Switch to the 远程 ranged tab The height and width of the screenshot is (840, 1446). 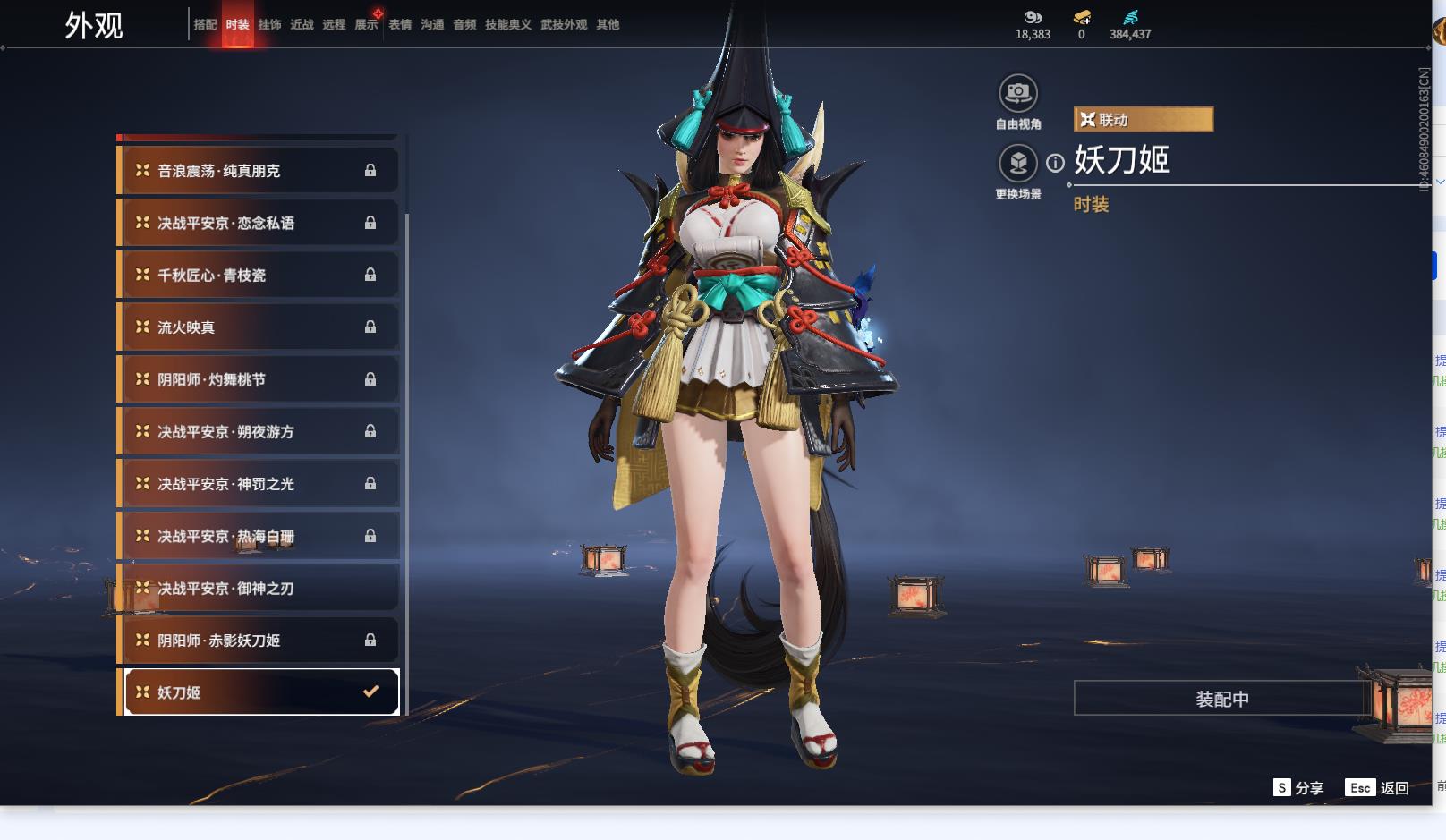click(x=334, y=25)
